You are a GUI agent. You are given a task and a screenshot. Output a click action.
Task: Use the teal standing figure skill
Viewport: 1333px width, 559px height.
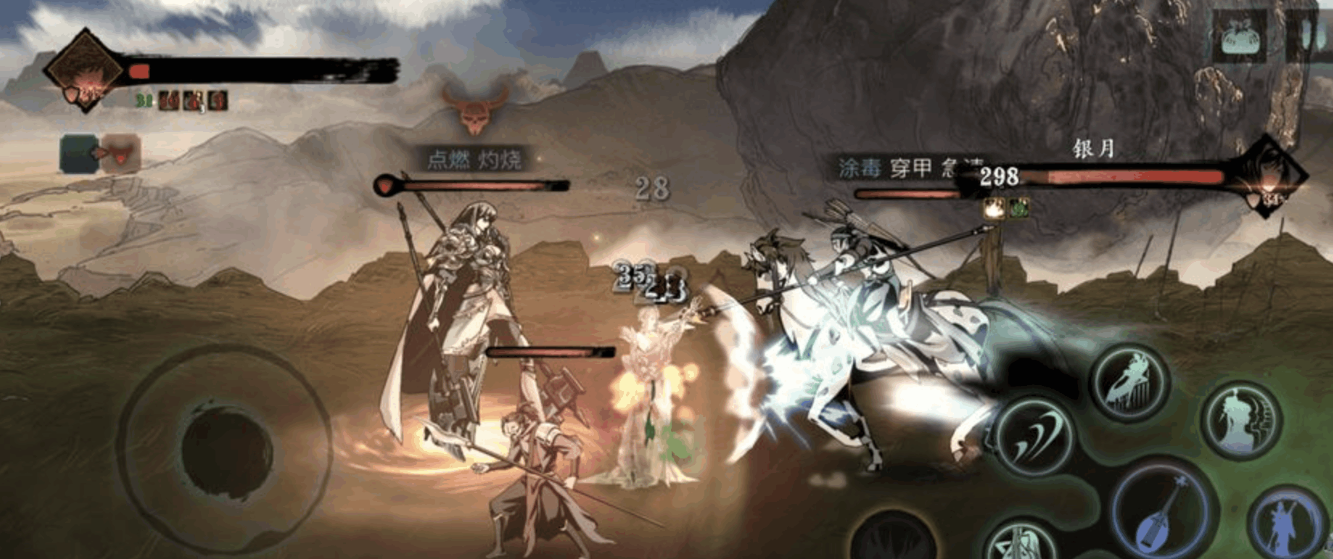1240,420
